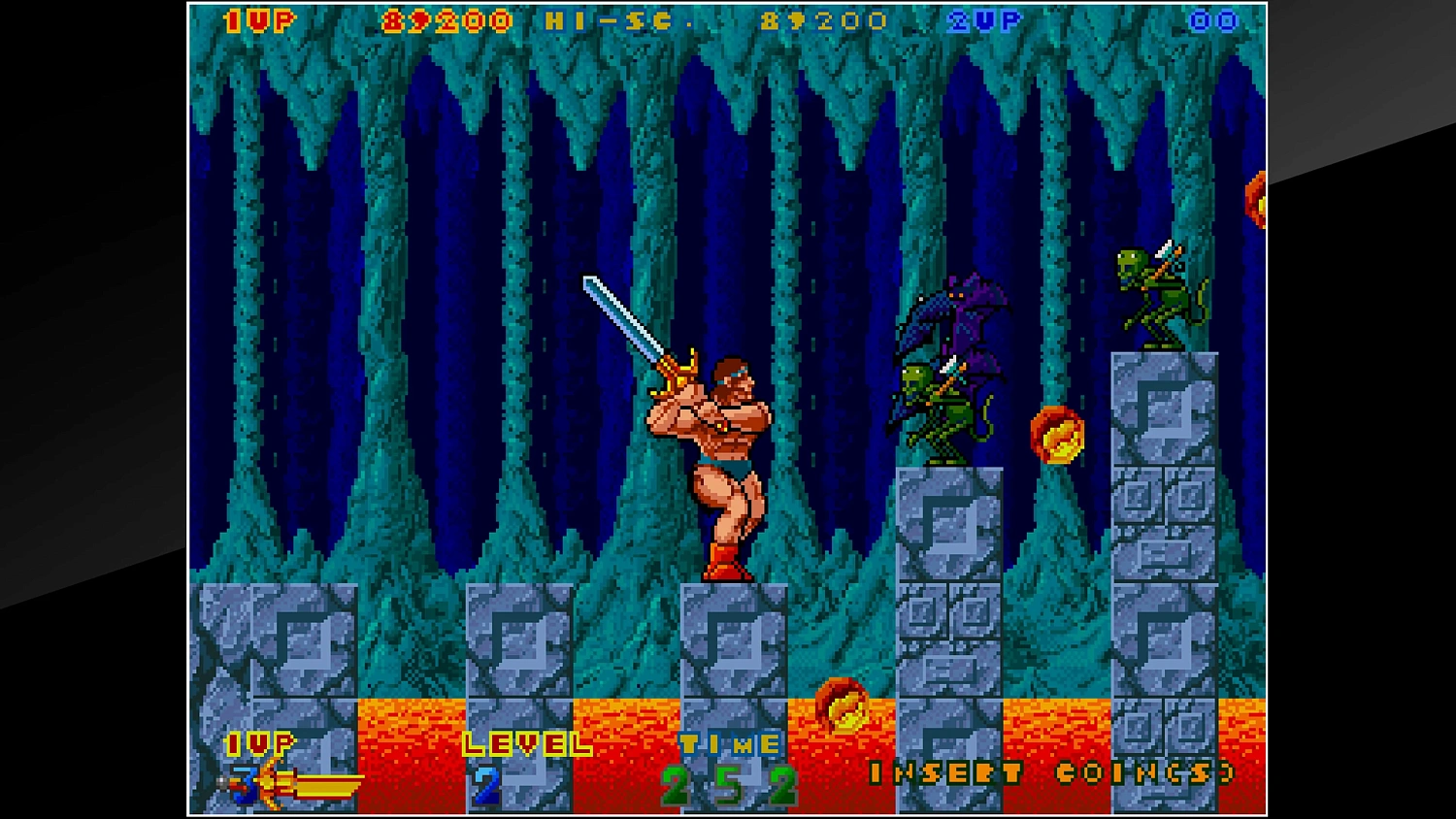
Task: Click the flaming fireball near the goblin
Action: click(x=1059, y=437)
